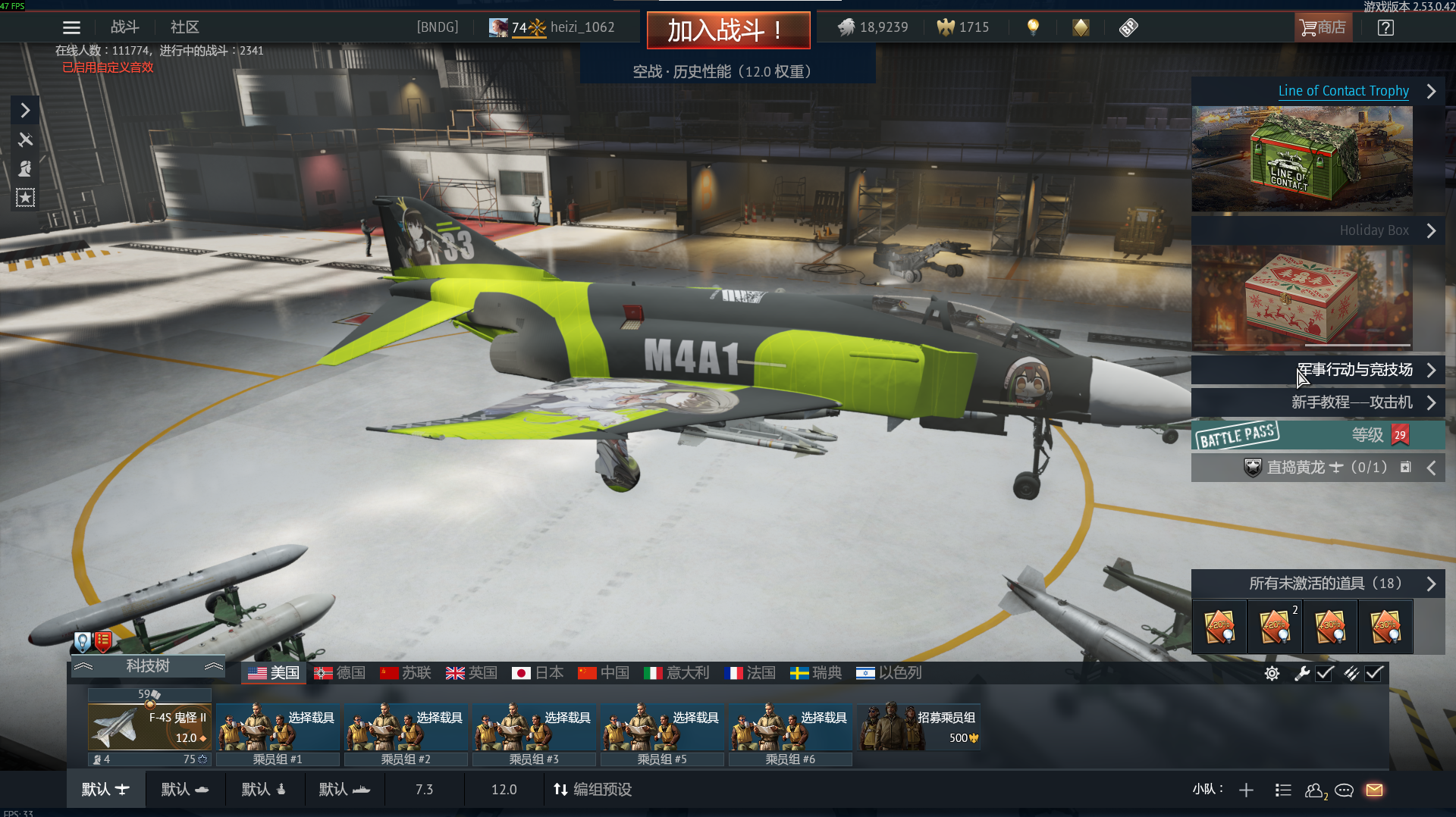The image size is (1456, 817).
Task: Open the Line of Contact Trophy promotion
Action: (x=1343, y=91)
